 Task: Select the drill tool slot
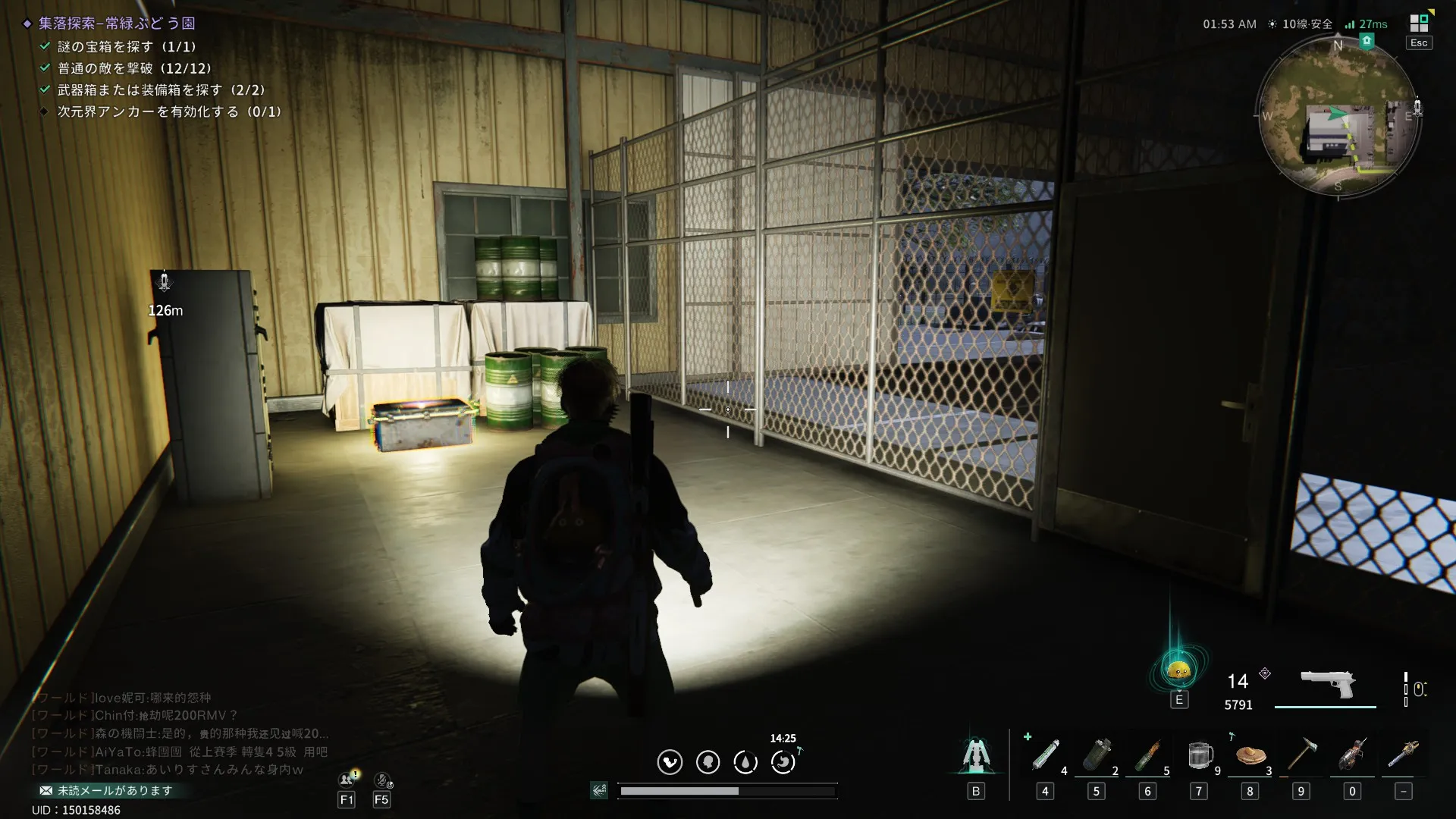pyautogui.click(x=1352, y=756)
